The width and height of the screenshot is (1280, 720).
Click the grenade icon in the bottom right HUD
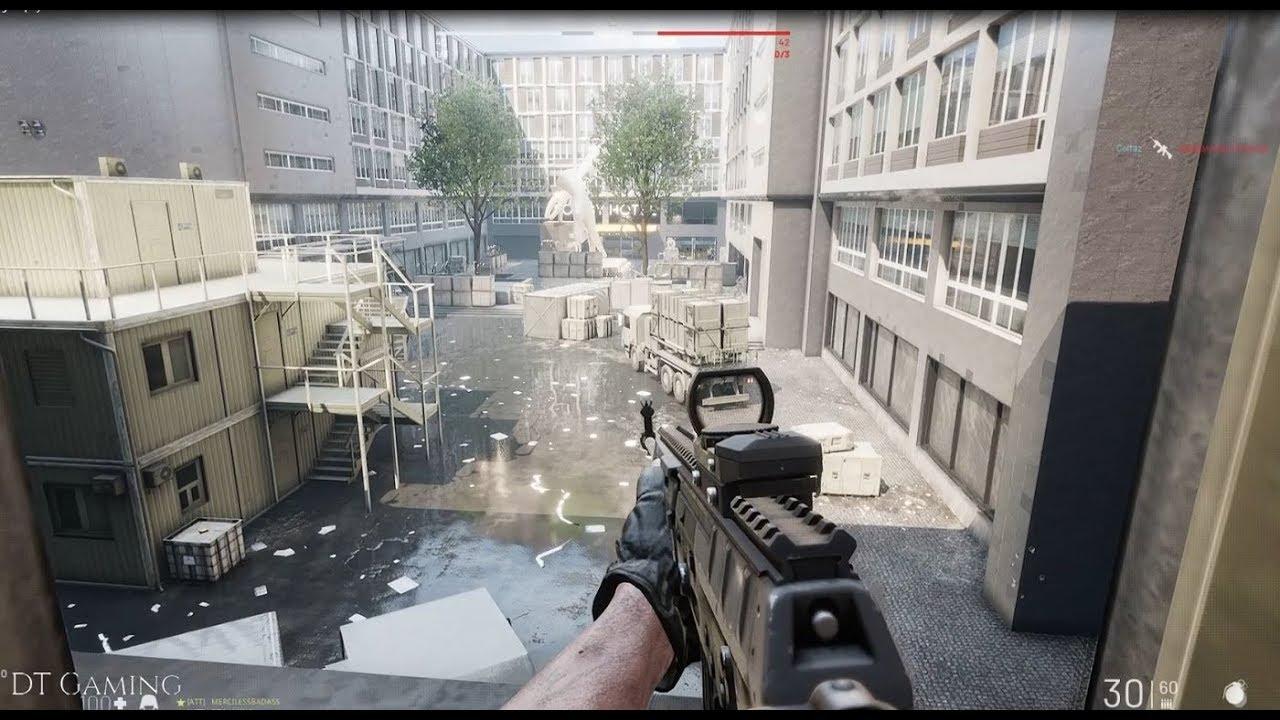tap(1236, 692)
